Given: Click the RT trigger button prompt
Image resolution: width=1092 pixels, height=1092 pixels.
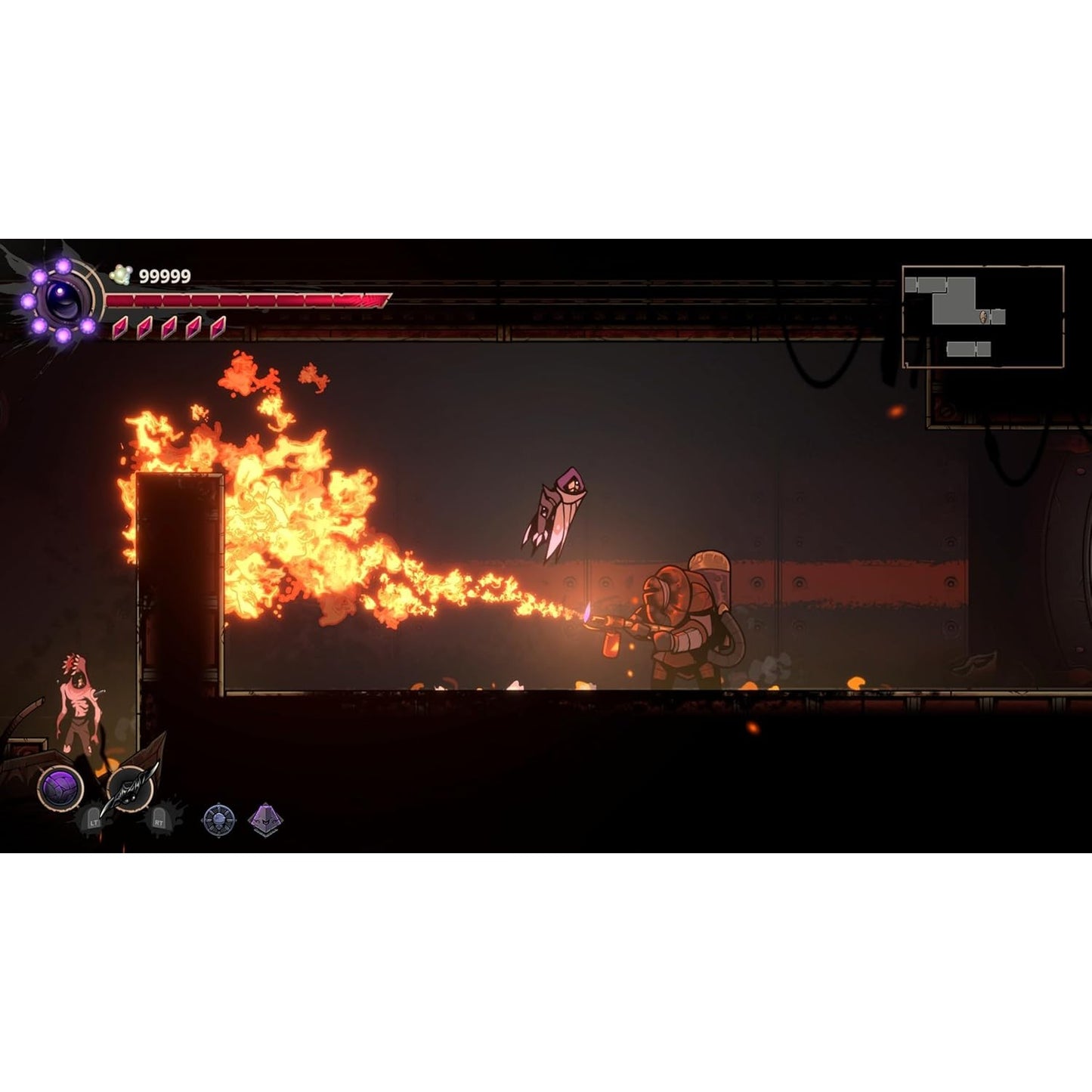Looking at the screenshot, I should point(159,822).
